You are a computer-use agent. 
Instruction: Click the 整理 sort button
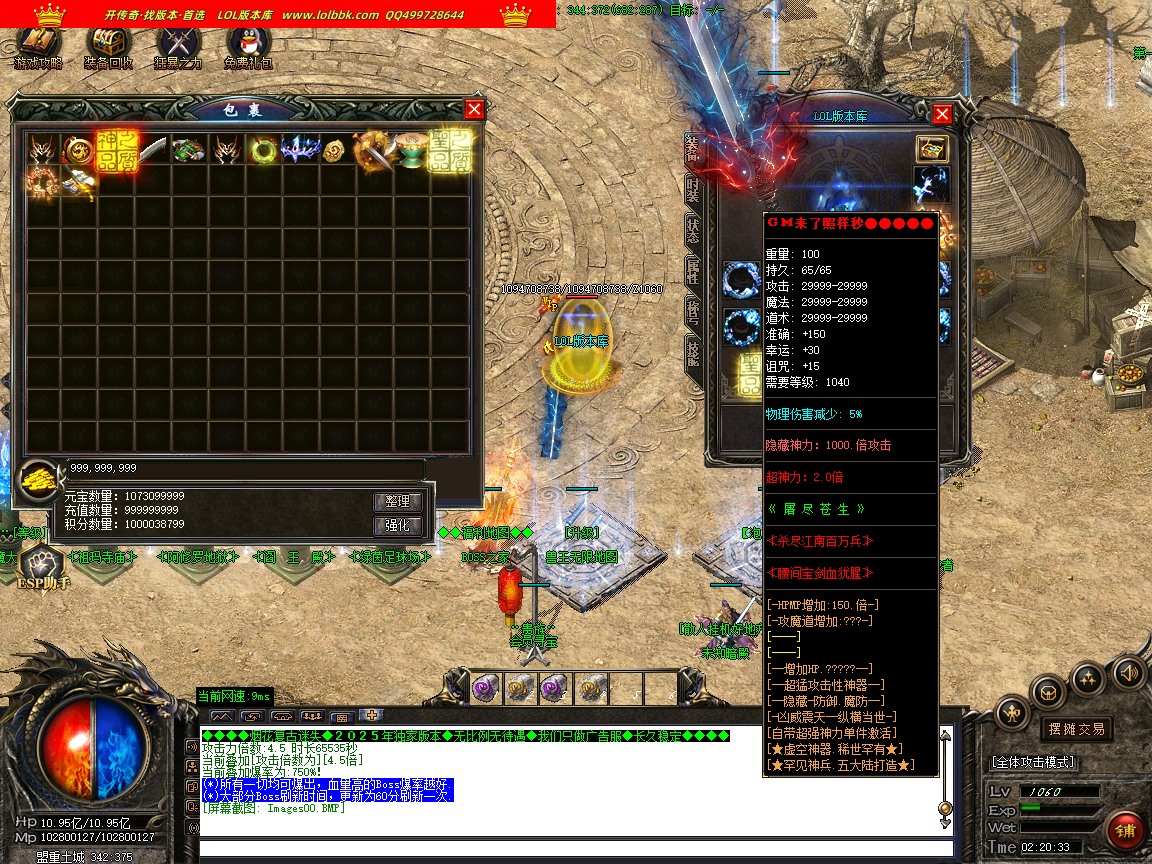(398, 502)
